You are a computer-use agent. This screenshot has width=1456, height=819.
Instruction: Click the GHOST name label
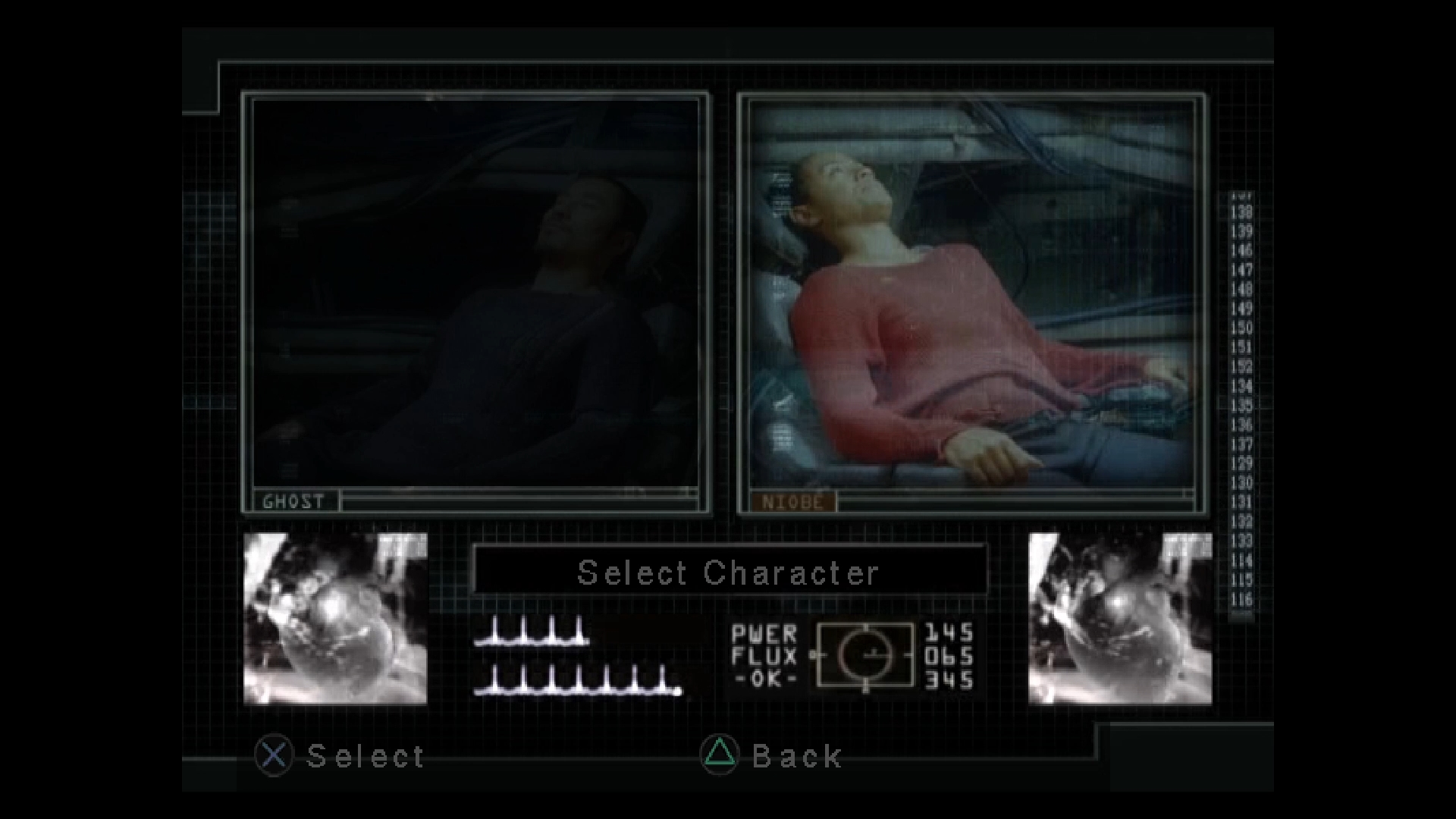click(x=294, y=500)
